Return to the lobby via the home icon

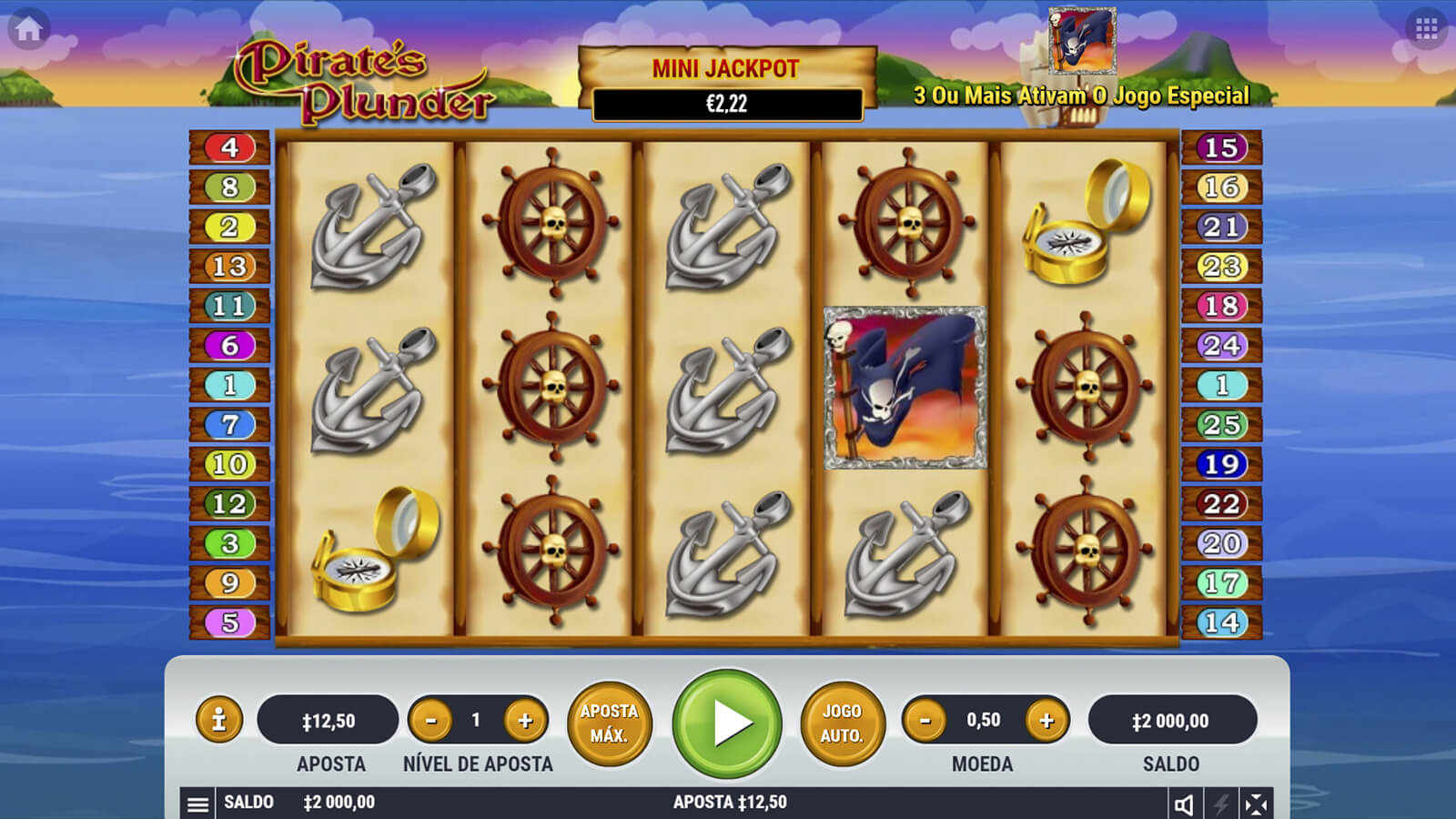[28, 29]
